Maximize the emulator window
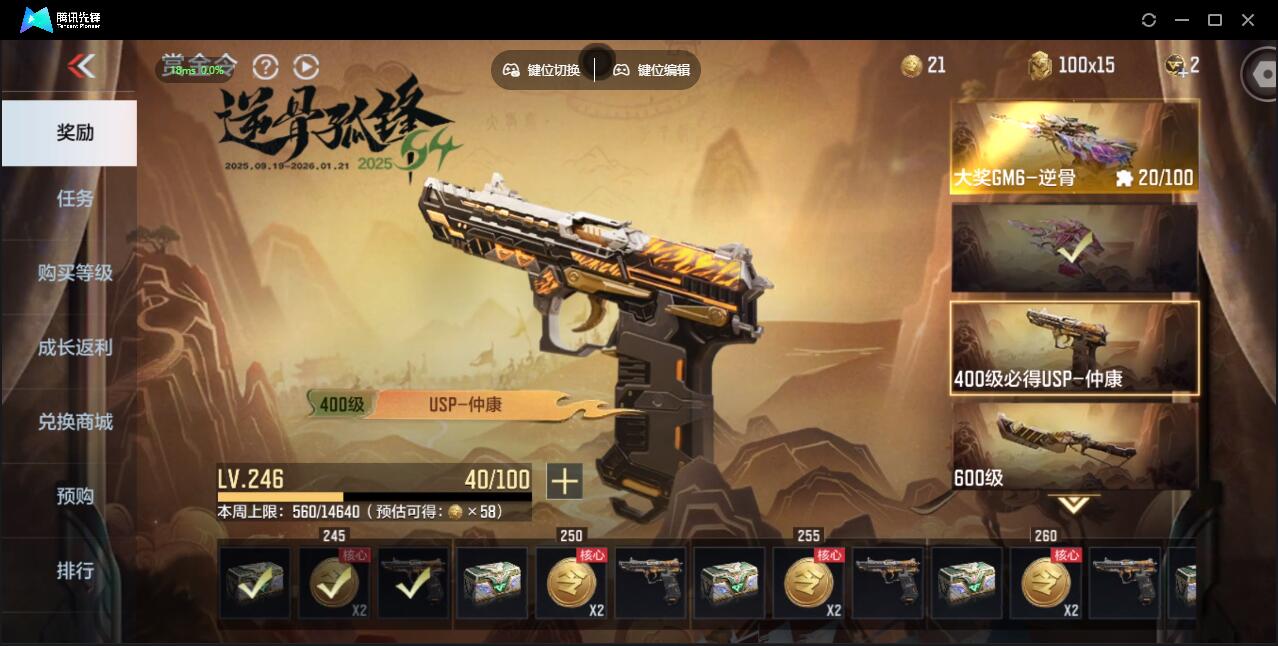The height and width of the screenshot is (646, 1278). tap(1215, 20)
